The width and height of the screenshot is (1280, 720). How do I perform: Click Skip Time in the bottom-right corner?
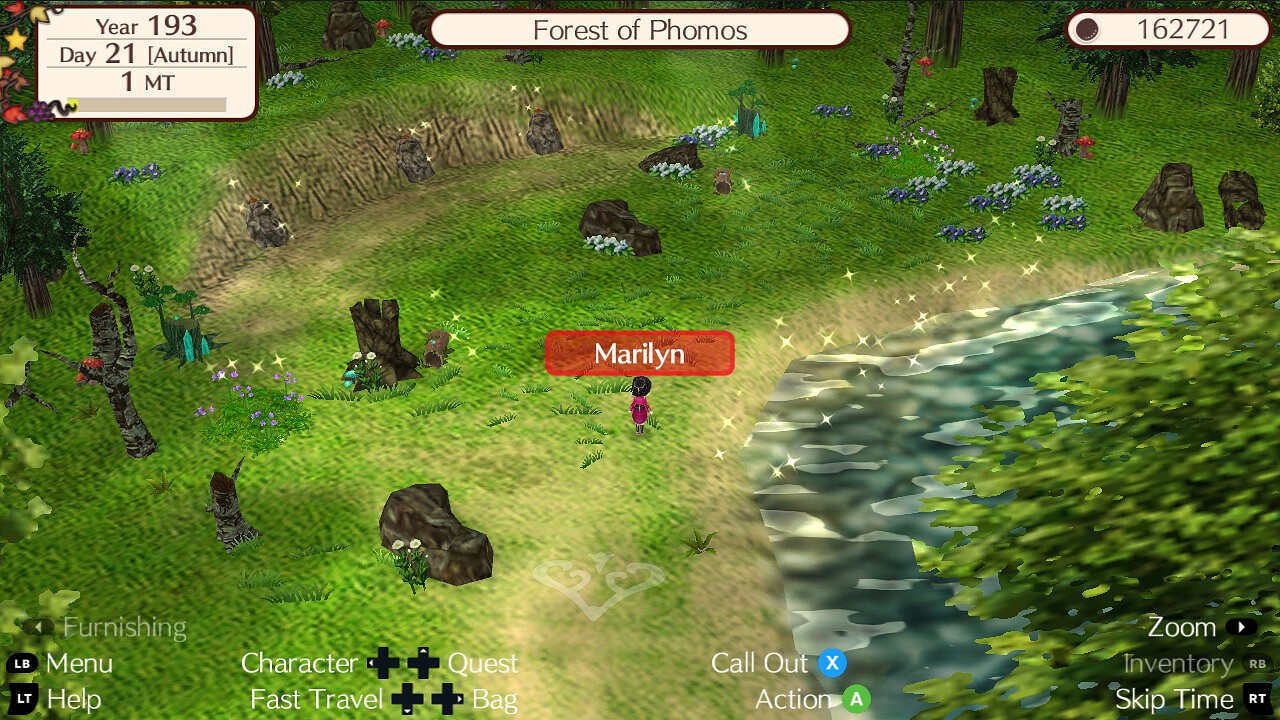(1174, 700)
